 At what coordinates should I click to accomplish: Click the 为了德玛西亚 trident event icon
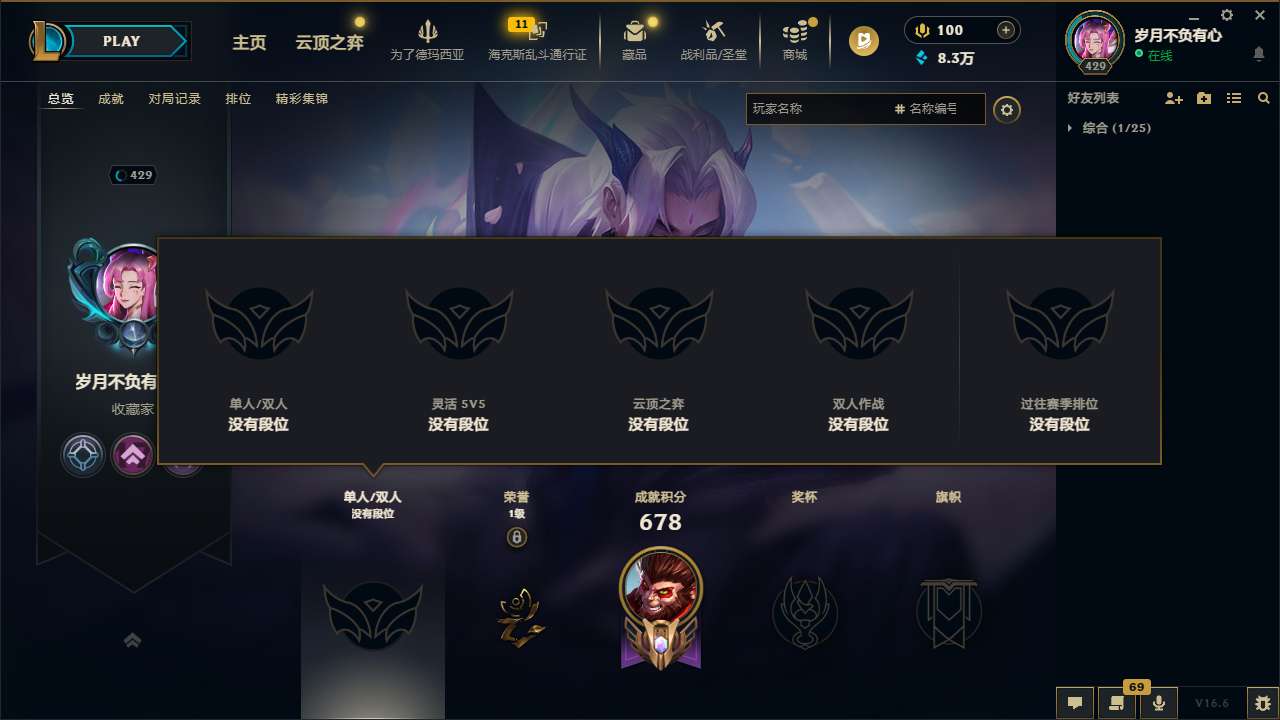[x=428, y=32]
